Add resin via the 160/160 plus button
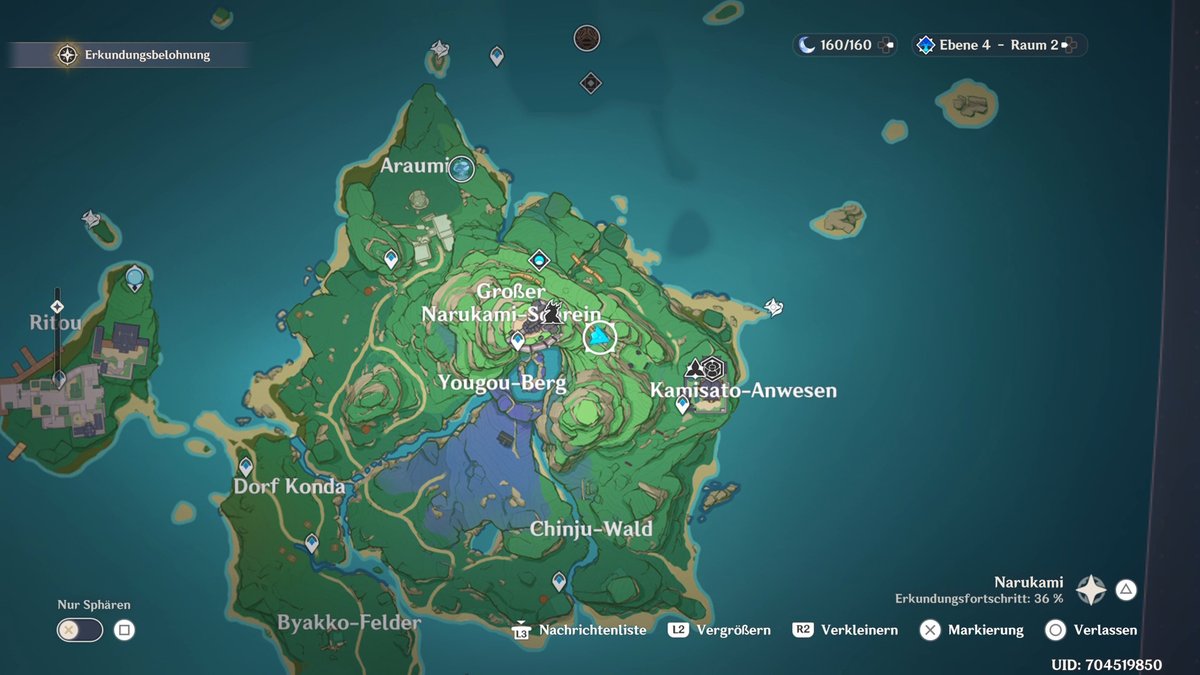The image size is (1200, 675). coord(889,45)
